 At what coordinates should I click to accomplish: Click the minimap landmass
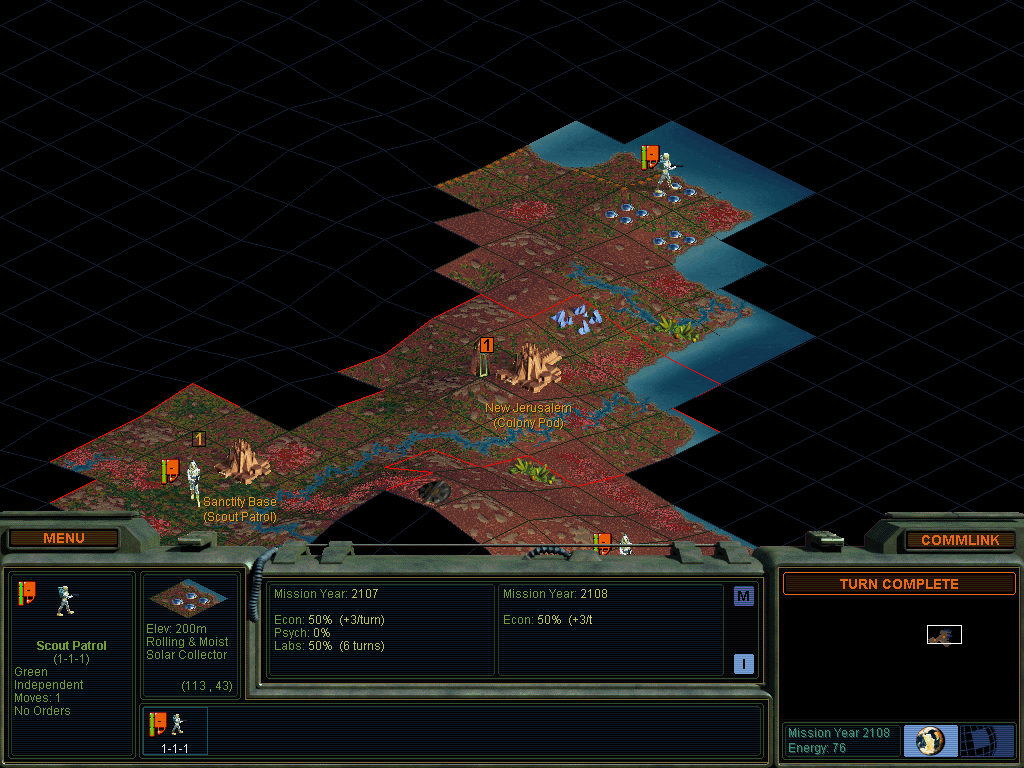[943, 635]
